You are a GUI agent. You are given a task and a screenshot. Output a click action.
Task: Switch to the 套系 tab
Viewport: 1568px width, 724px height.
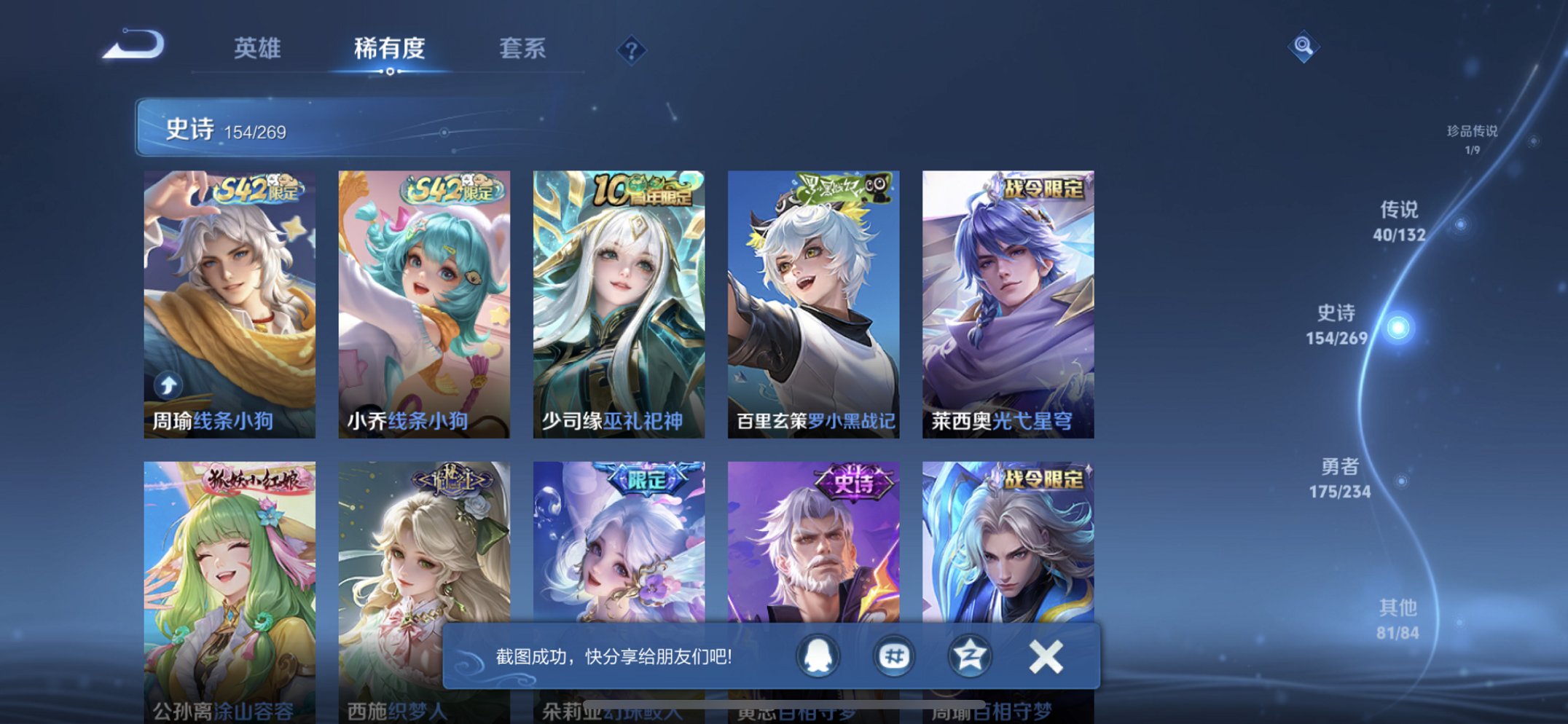point(523,50)
